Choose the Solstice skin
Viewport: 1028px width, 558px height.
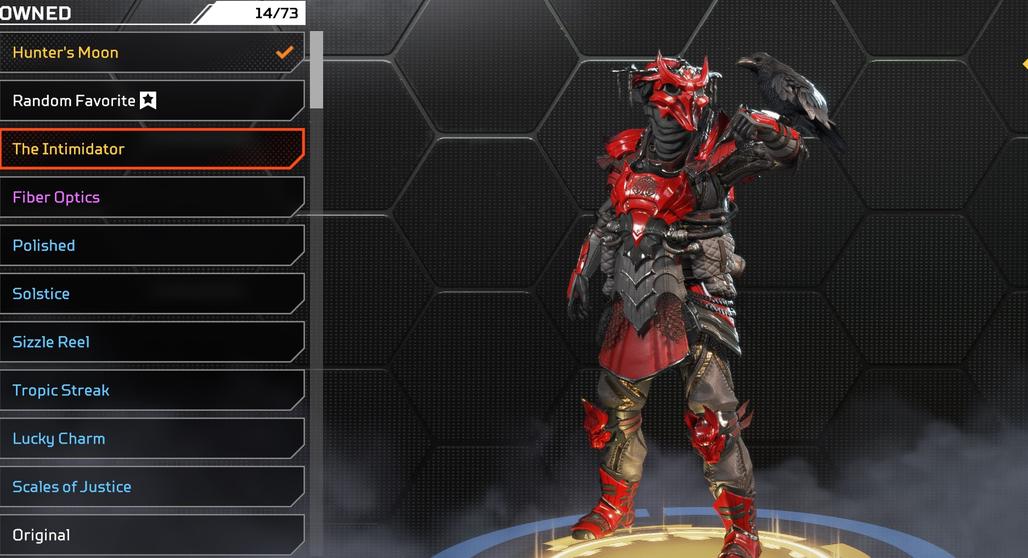tap(150, 294)
